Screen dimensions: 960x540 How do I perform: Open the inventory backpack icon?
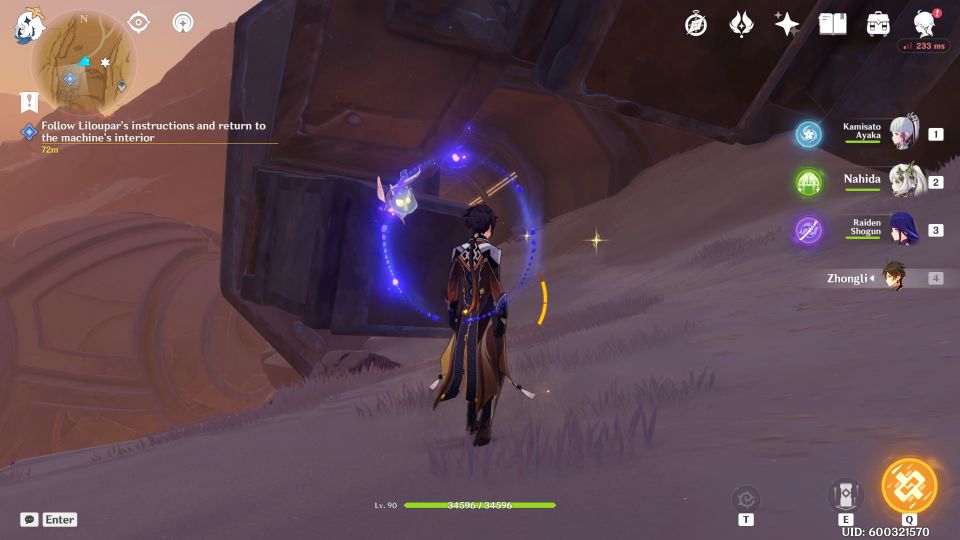coord(879,24)
